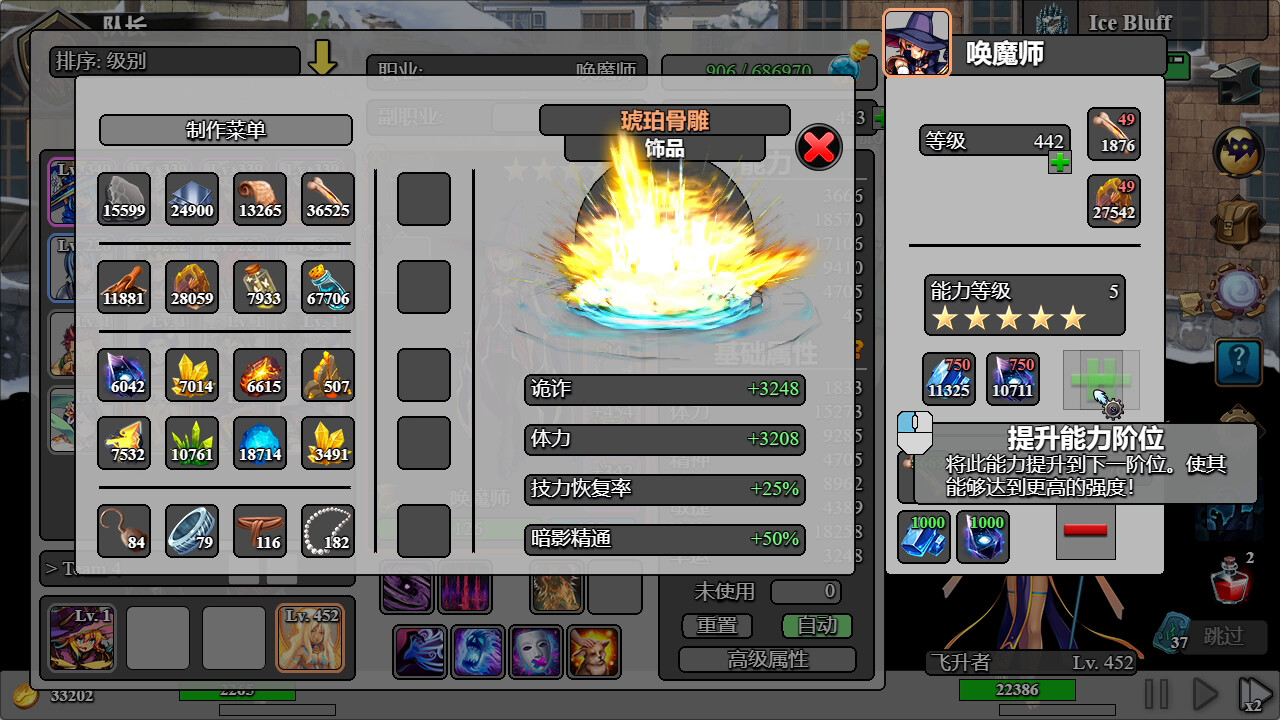This screenshot has height=720, width=1280.
Task: Select the blue diamond material showing 24900
Action: click(x=191, y=199)
